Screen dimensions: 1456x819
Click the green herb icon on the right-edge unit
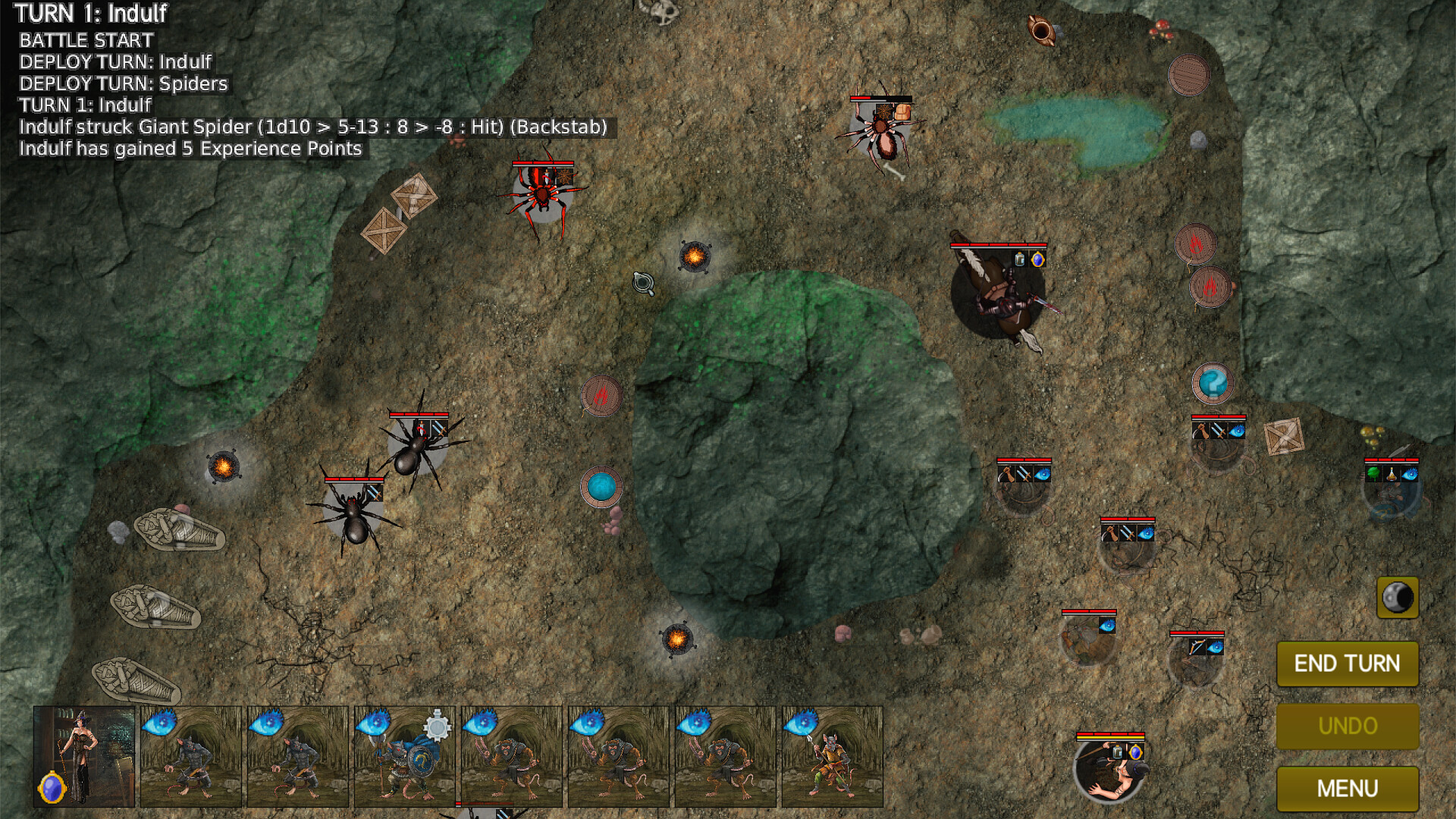[x=1373, y=474]
